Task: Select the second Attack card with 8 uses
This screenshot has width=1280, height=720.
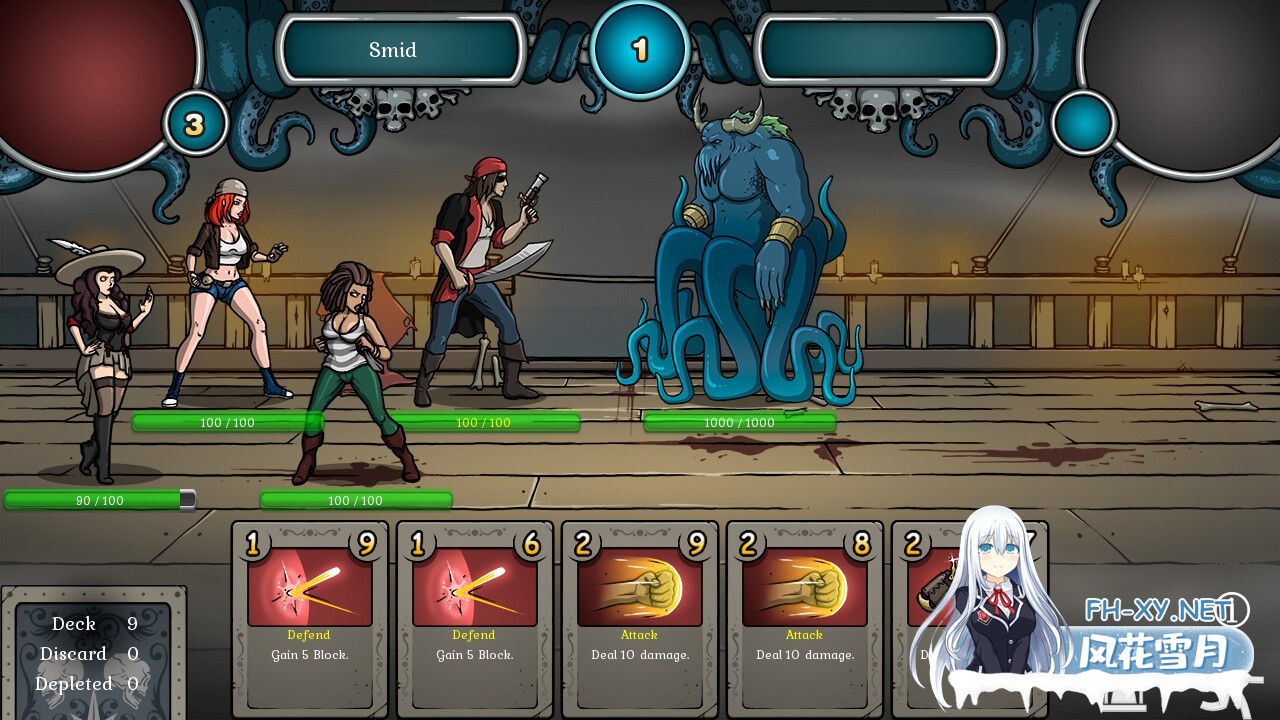Action: 803,620
